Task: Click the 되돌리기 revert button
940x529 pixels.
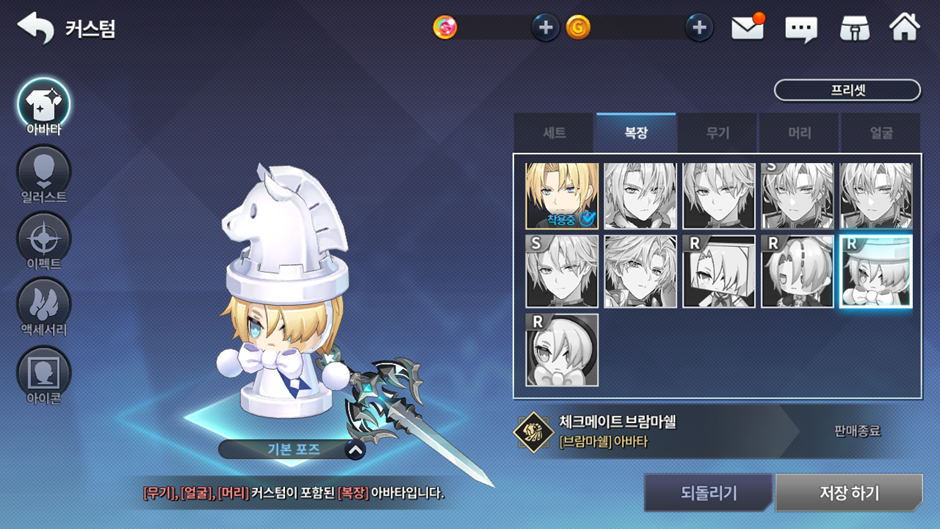Action: point(708,493)
